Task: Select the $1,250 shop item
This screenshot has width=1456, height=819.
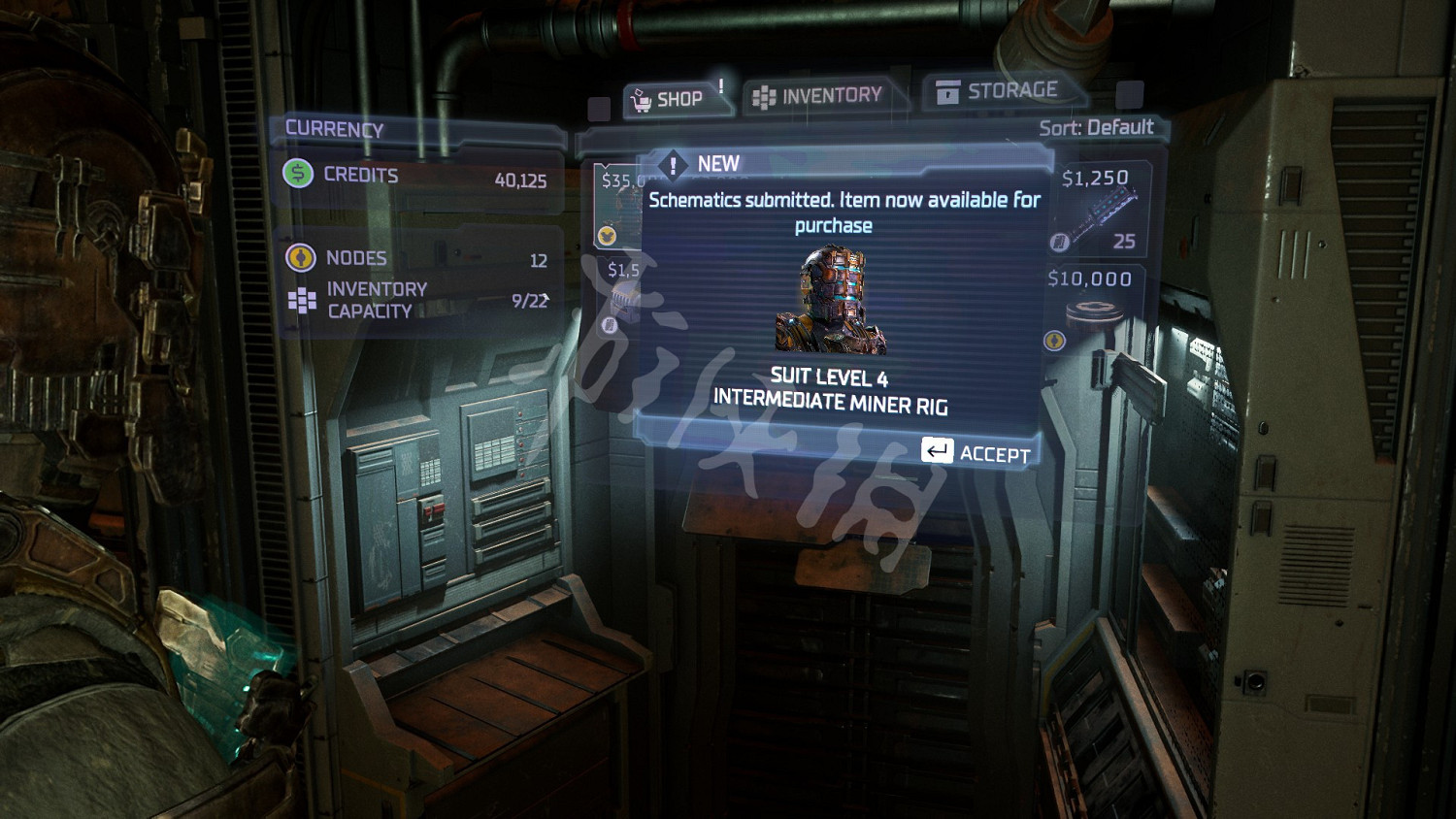Action: click(1099, 209)
